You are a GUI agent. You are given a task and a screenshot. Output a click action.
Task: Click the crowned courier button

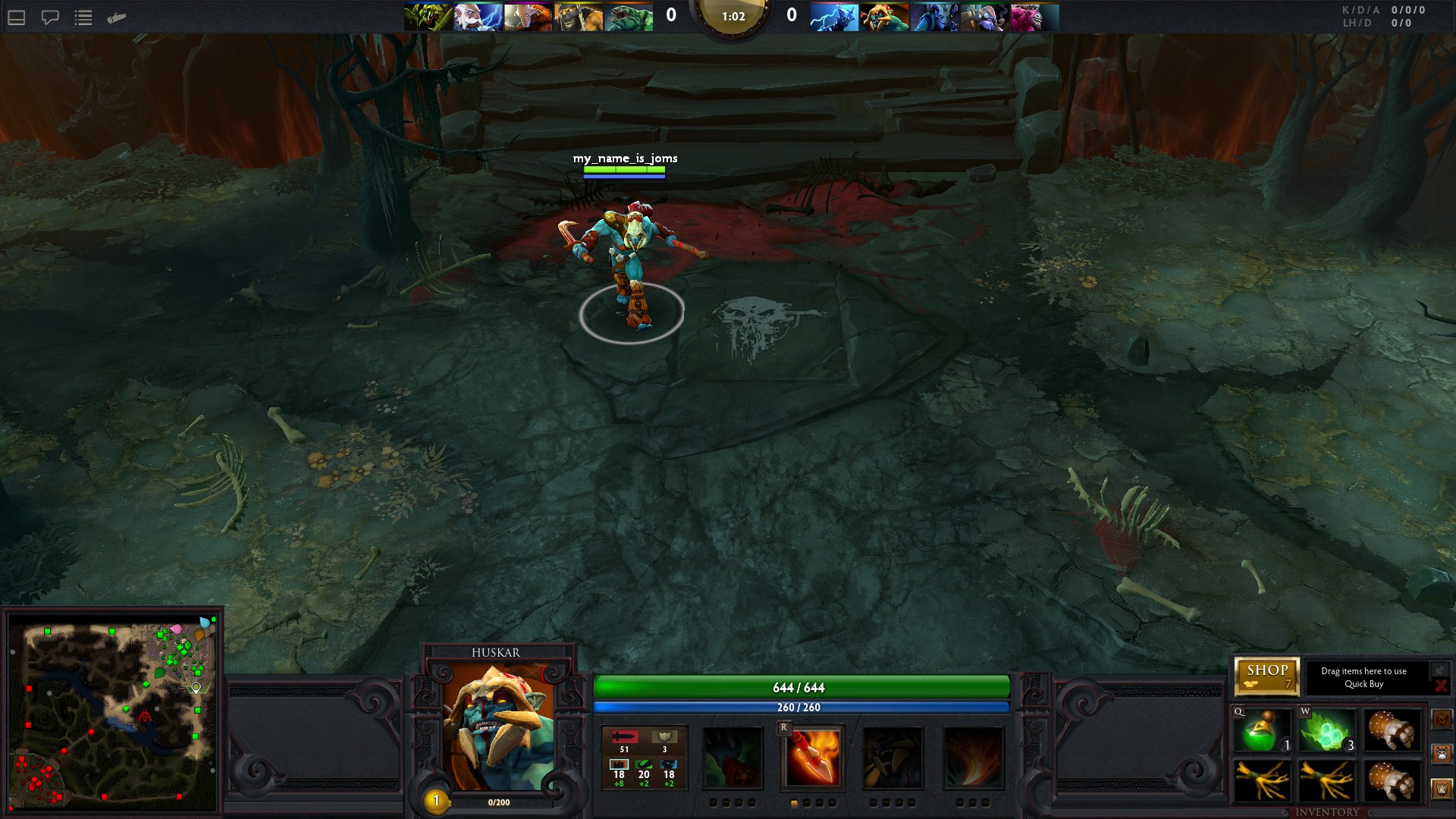(x=1442, y=789)
